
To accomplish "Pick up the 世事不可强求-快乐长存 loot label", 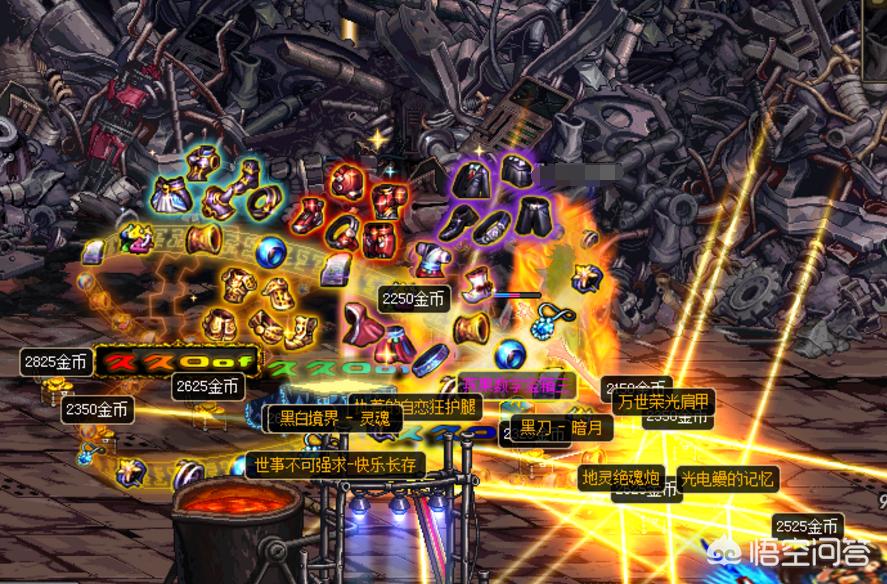I will tap(335, 465).
